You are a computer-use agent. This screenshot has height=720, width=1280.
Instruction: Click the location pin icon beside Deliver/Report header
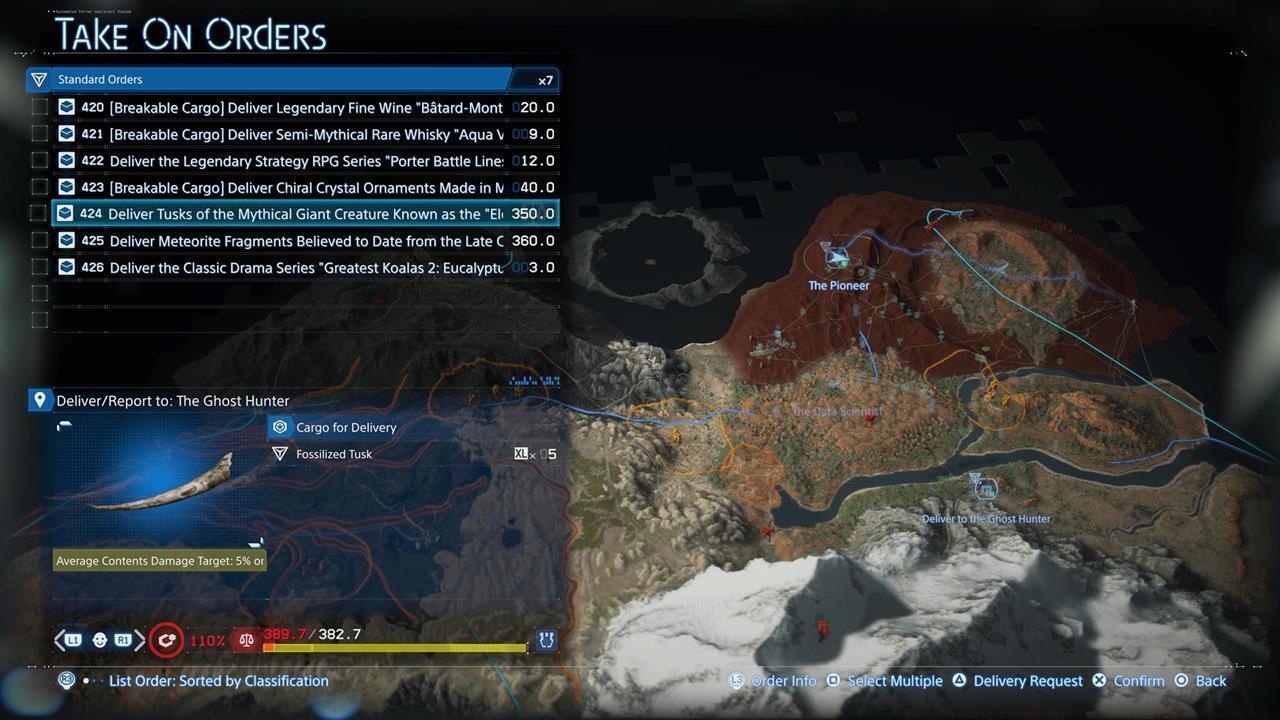(40, 399)
